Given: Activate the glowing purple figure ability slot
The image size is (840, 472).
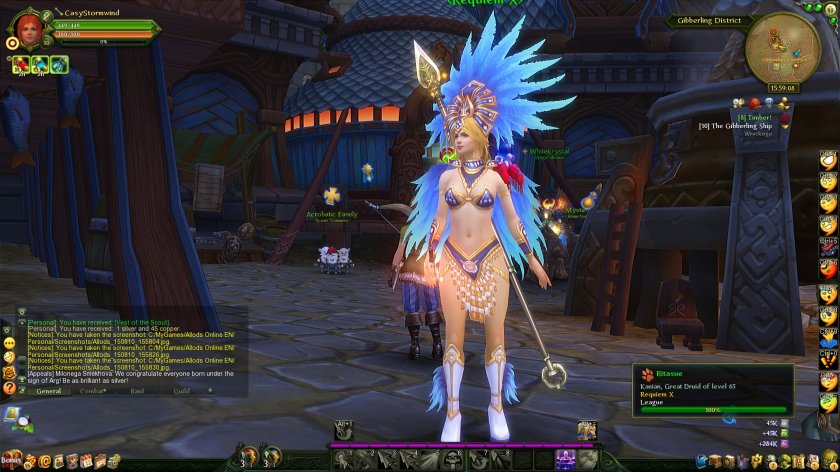Looking at the screenshot, I should 565,459.
